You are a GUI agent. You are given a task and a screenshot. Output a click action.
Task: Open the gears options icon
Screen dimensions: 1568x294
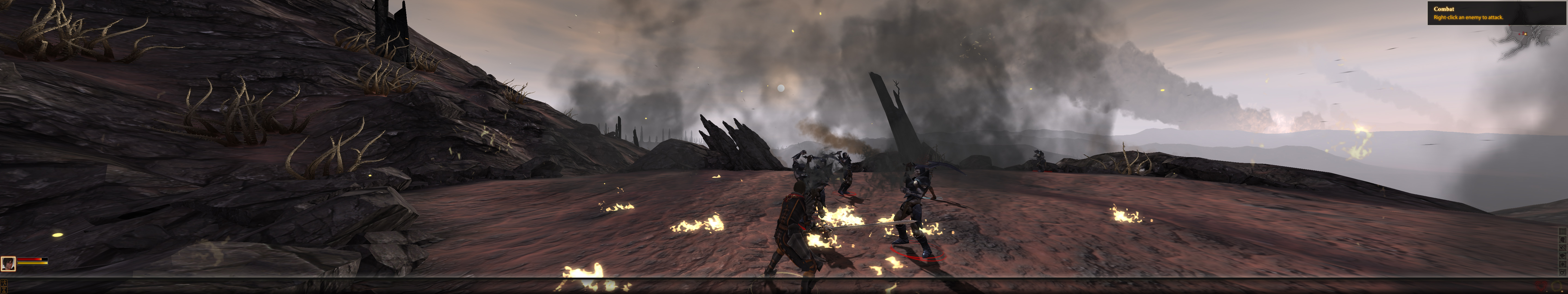tap(1563, 272)
